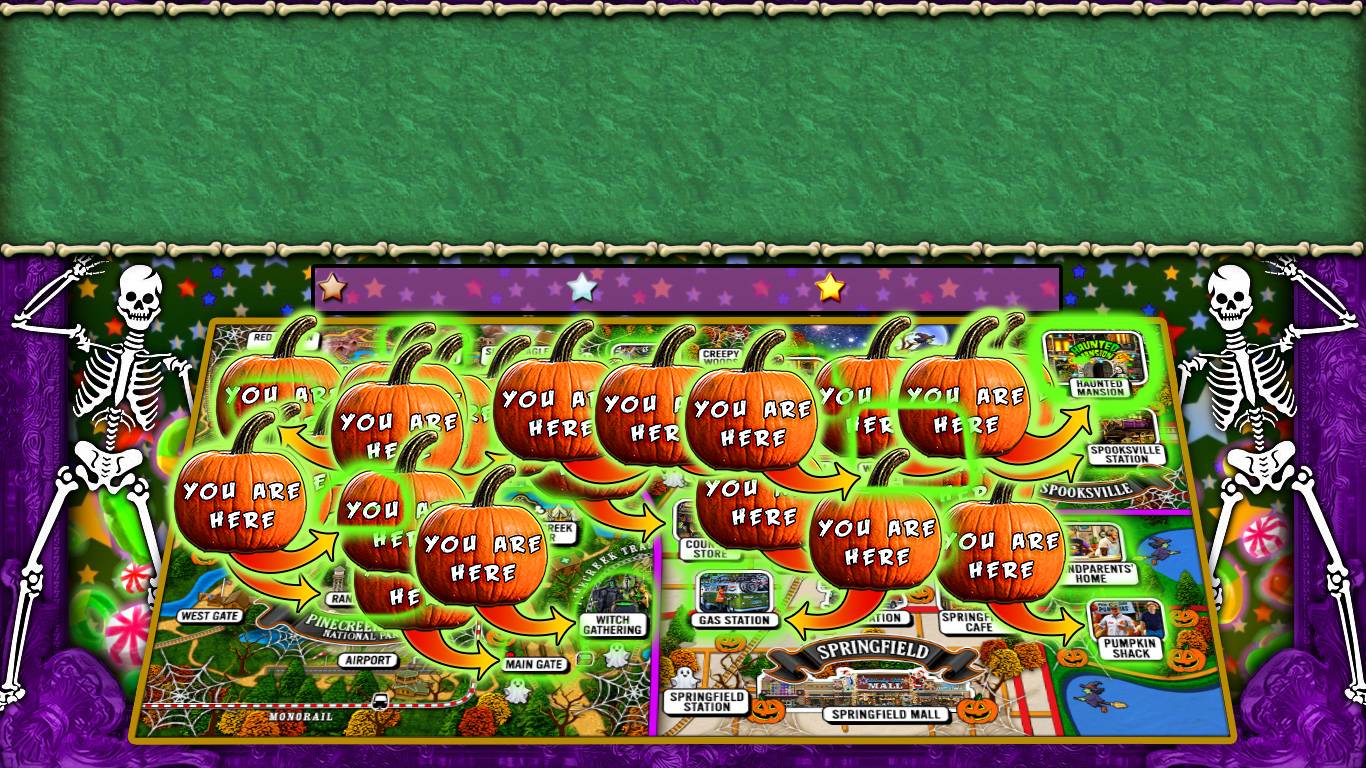Go to the Gas Station
This screenshot has width=1366, height=768.
pos(734,598)
